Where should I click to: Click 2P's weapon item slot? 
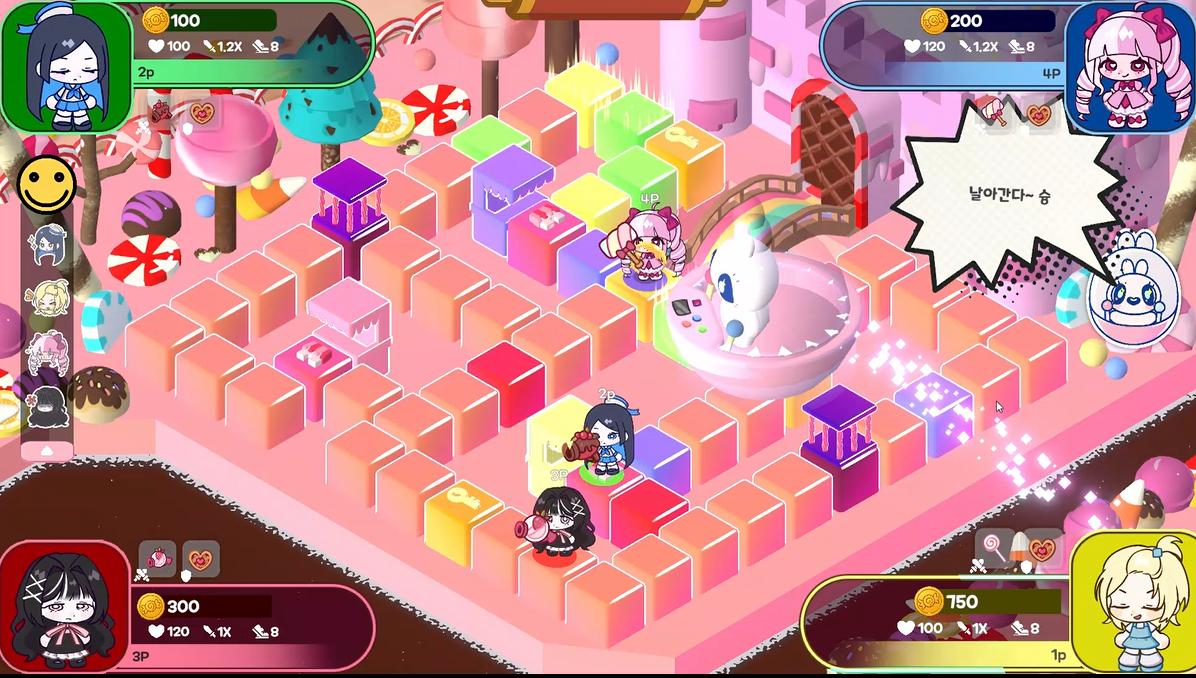pos(160,112)
